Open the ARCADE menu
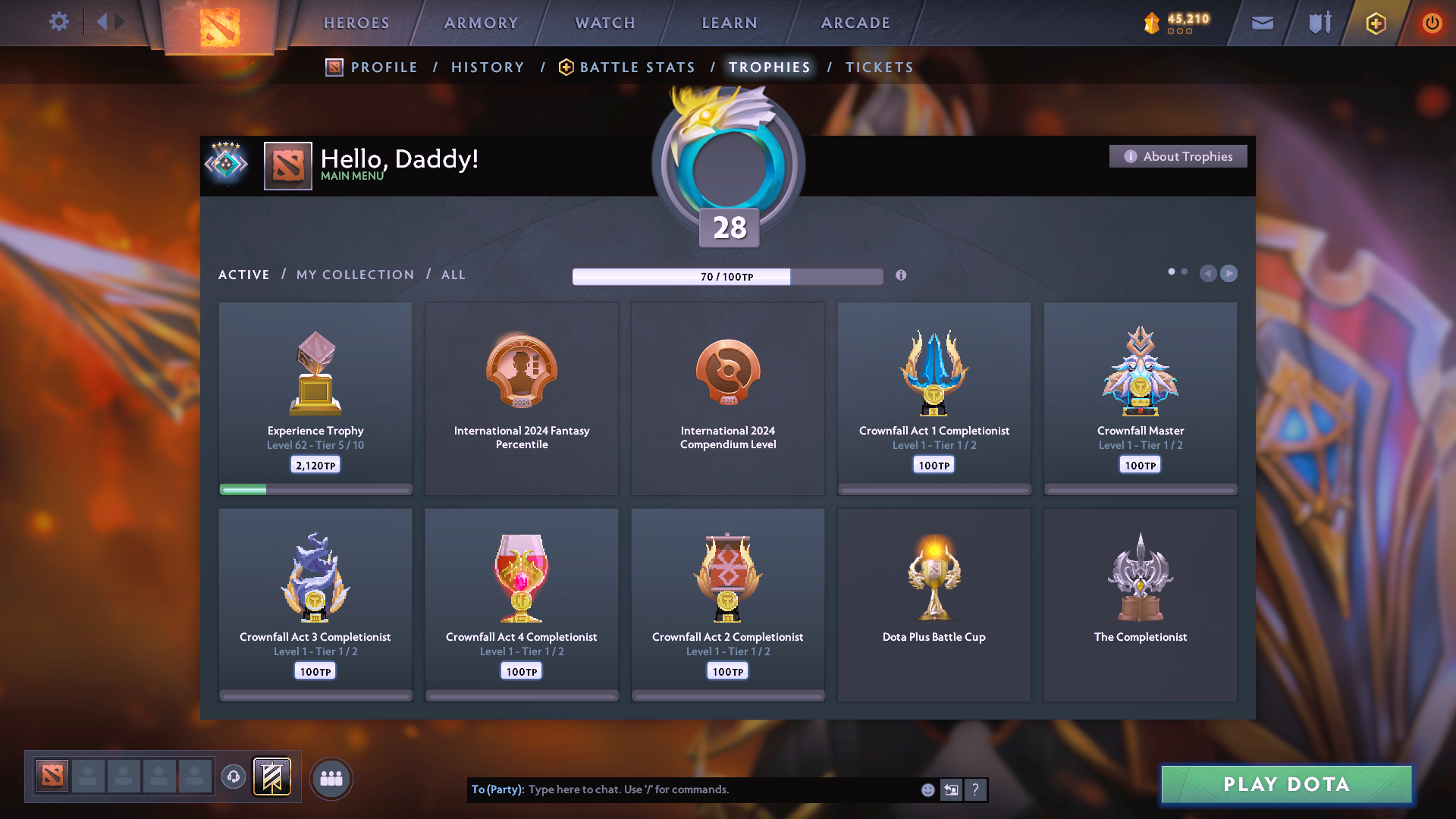 point(855,23)
